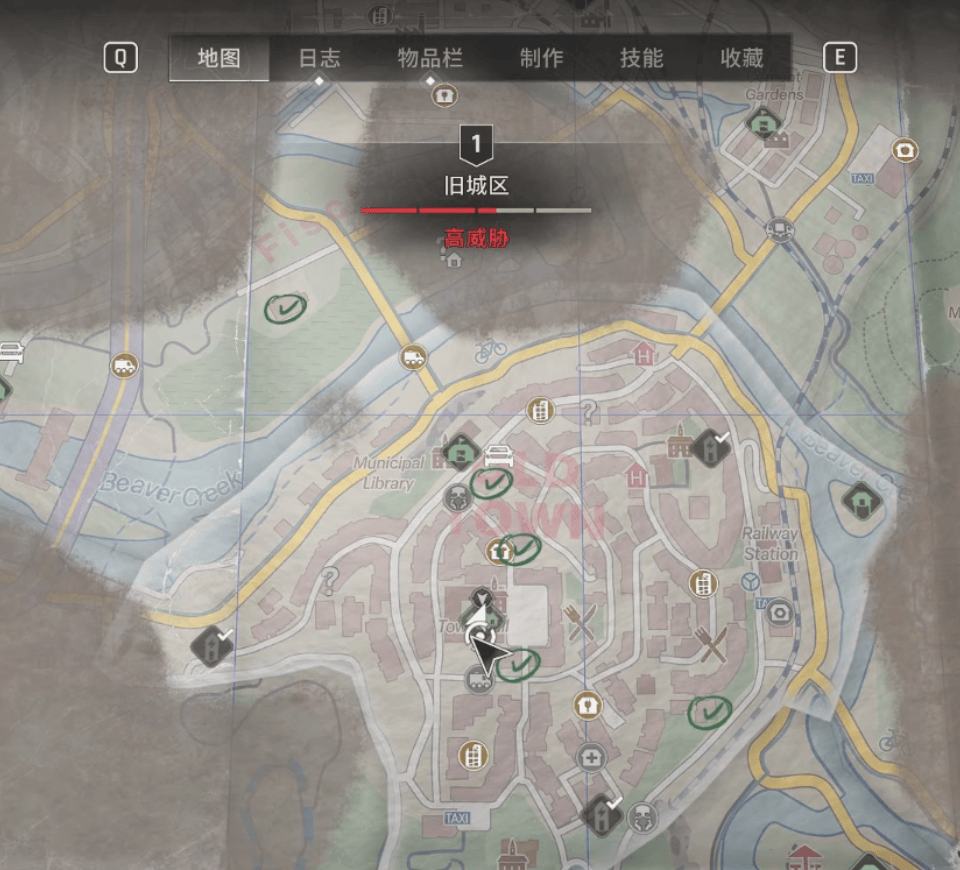The height and width of the screenshot is (870, 960).
Task: Select the medical cross map marker
Action: (x=591, y=758)
